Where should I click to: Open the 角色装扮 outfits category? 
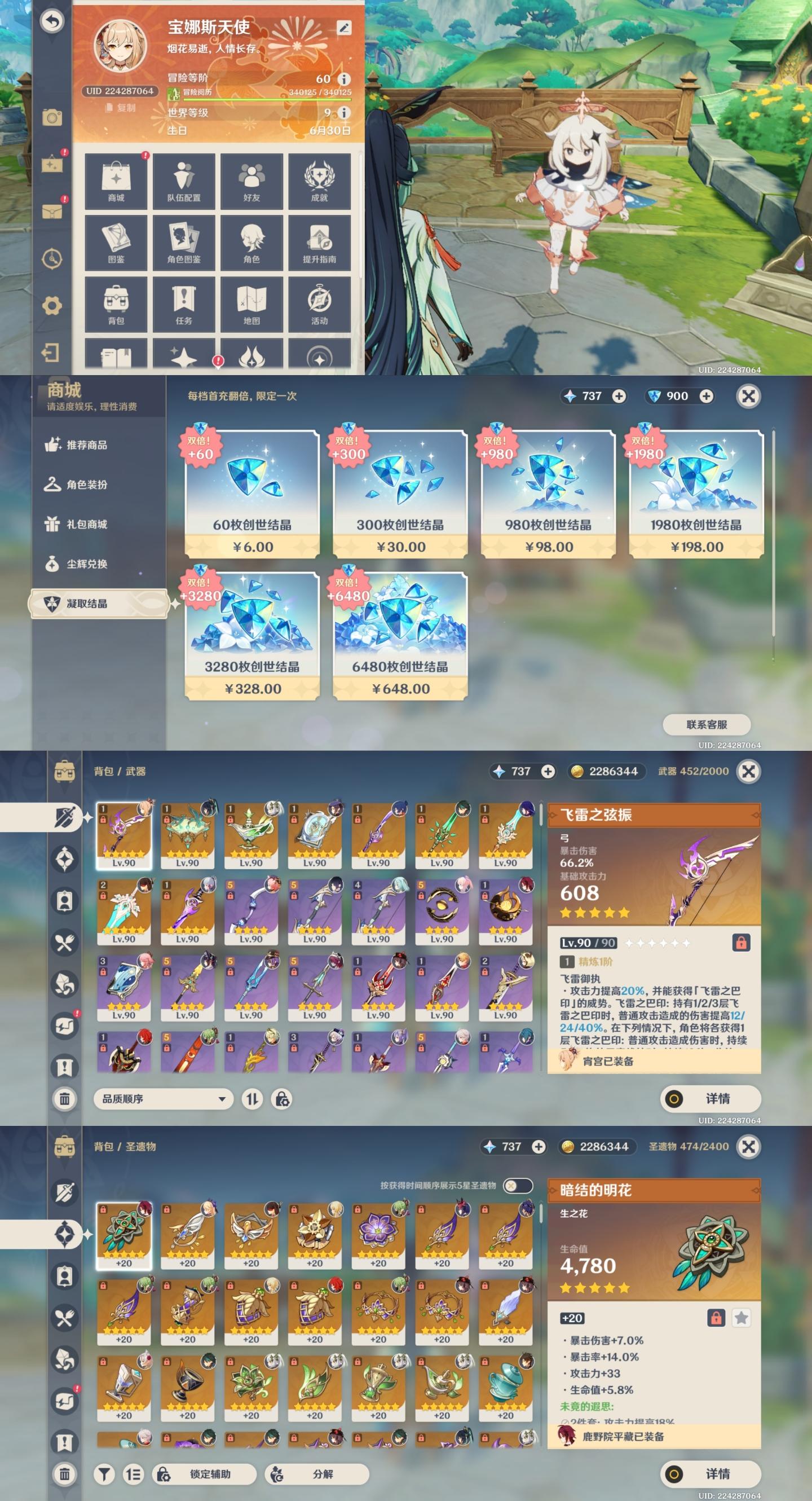click(x=86, y=485)
